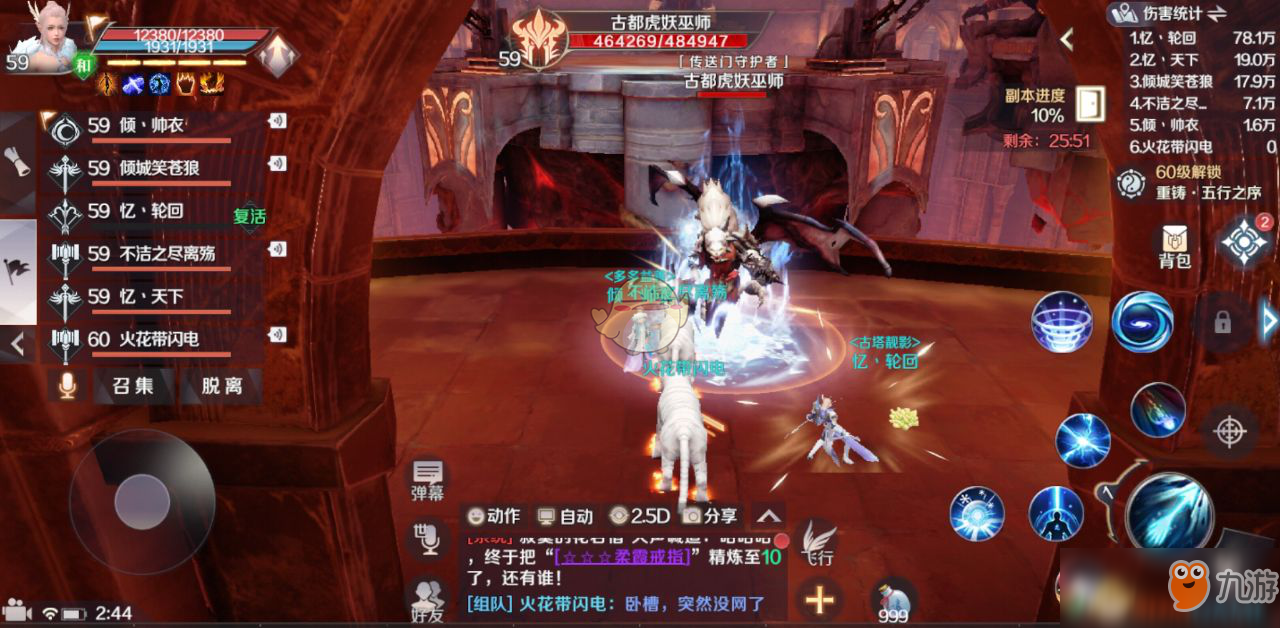Open the 动作 emote menu
This screenshot has width=1280, height=628.
(494, 516)
